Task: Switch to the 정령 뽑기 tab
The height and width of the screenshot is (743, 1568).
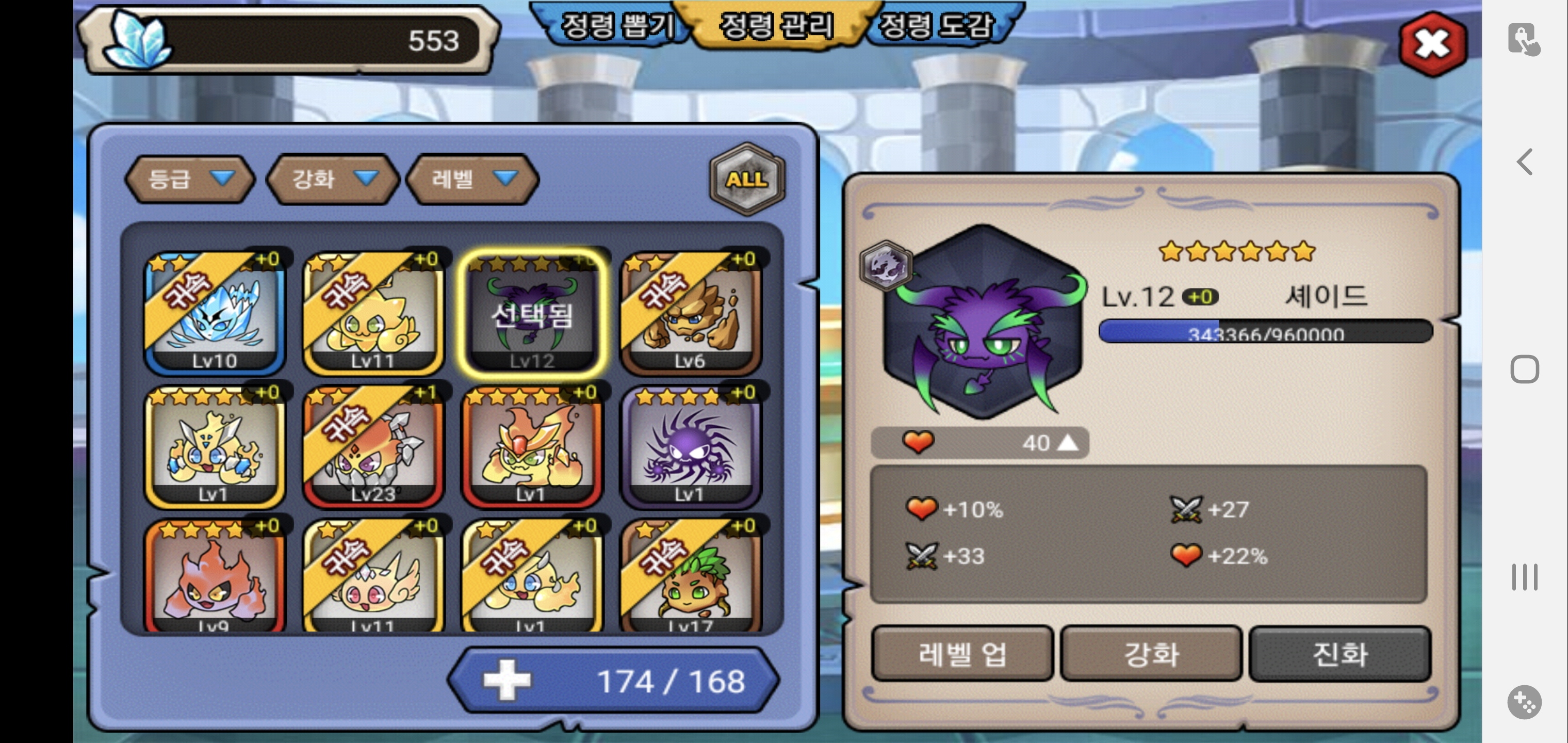Action: point(616,26)
